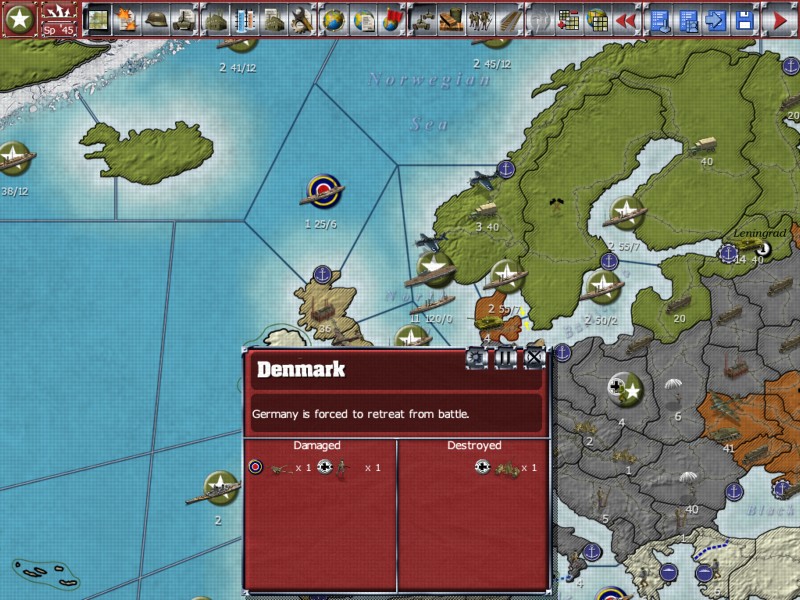Select the RAF roundel unit near Iceland
This screenshot has height=600, width=800.
point(323,189)
